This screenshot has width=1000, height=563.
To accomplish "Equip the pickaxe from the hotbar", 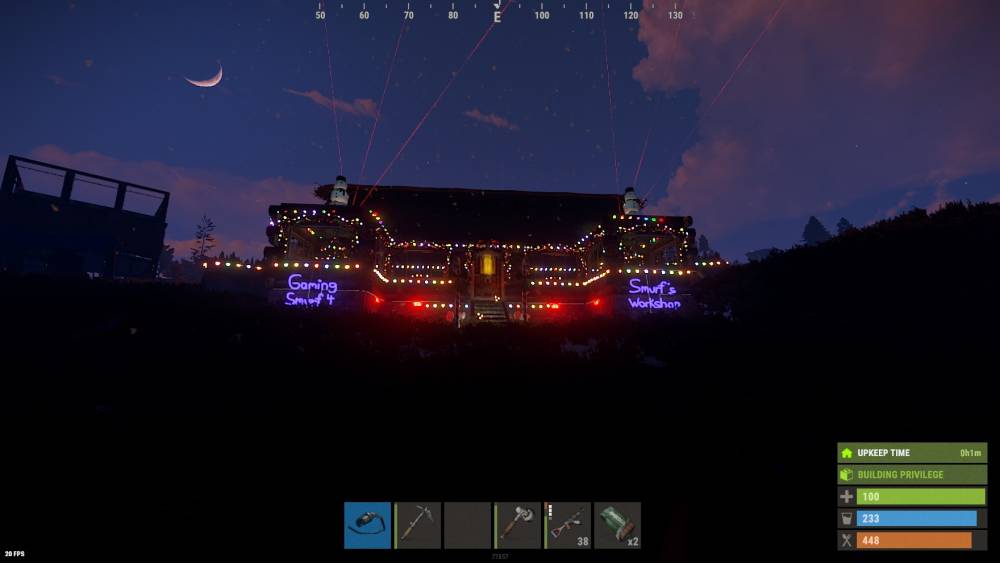I will (x=417, y=525).
